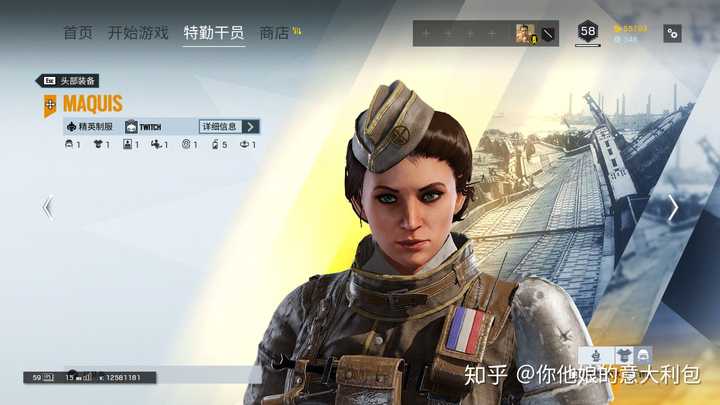Show the next item with right arrow

tap(673, 207)
